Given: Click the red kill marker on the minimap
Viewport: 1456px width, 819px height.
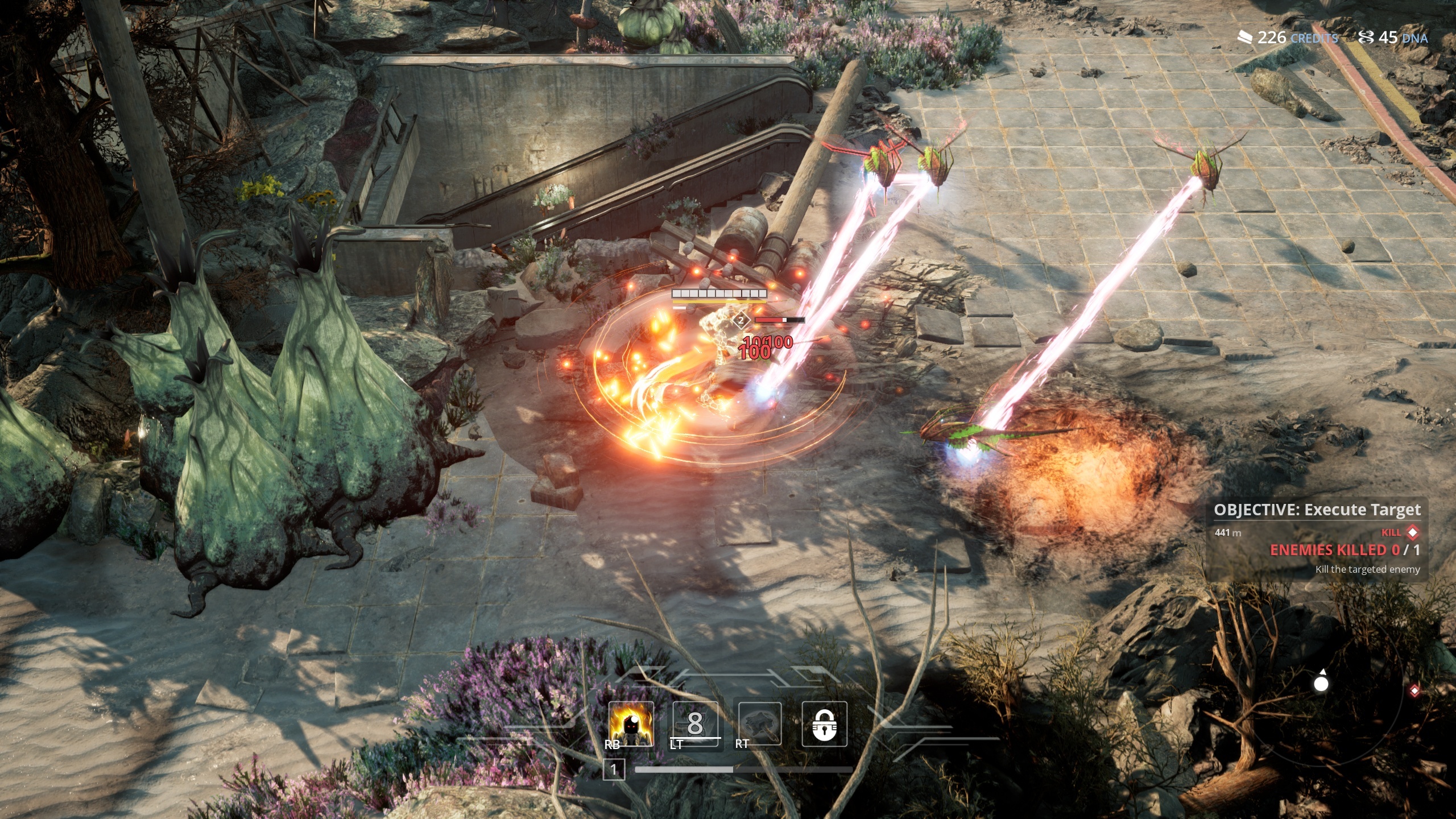Looking at the screenshot, I should coord(1414,690).
